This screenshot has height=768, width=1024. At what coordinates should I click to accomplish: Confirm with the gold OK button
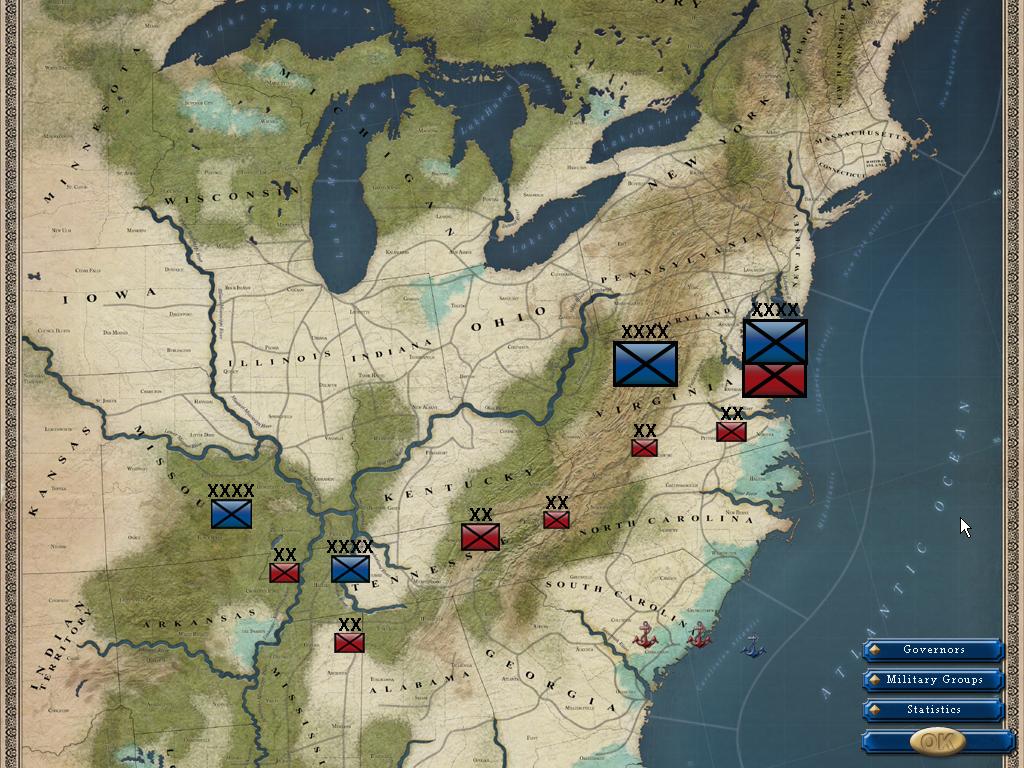tap(937, 741)
